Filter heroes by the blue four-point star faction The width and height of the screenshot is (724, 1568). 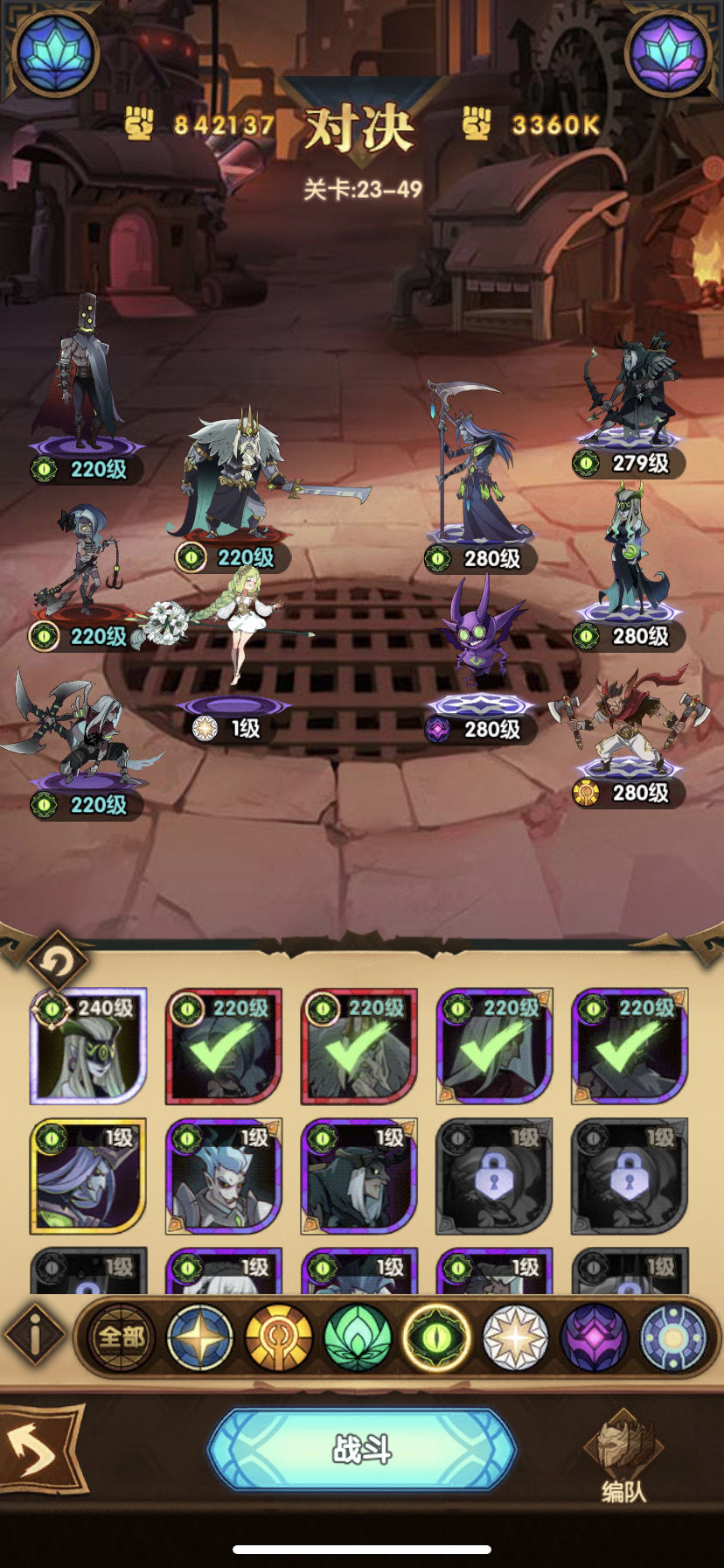(200, 1337)
